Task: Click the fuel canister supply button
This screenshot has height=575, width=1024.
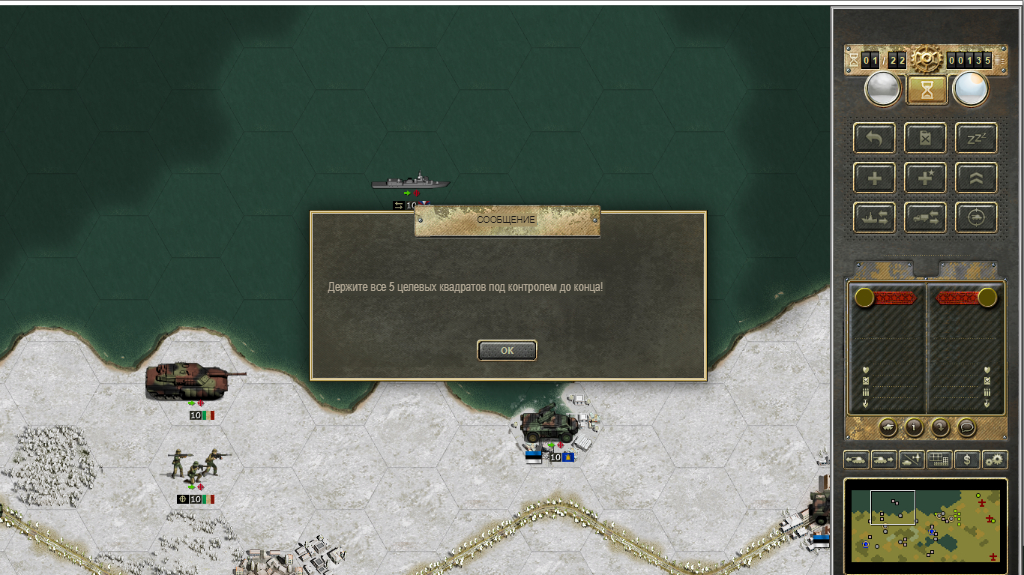Action: 925,138
